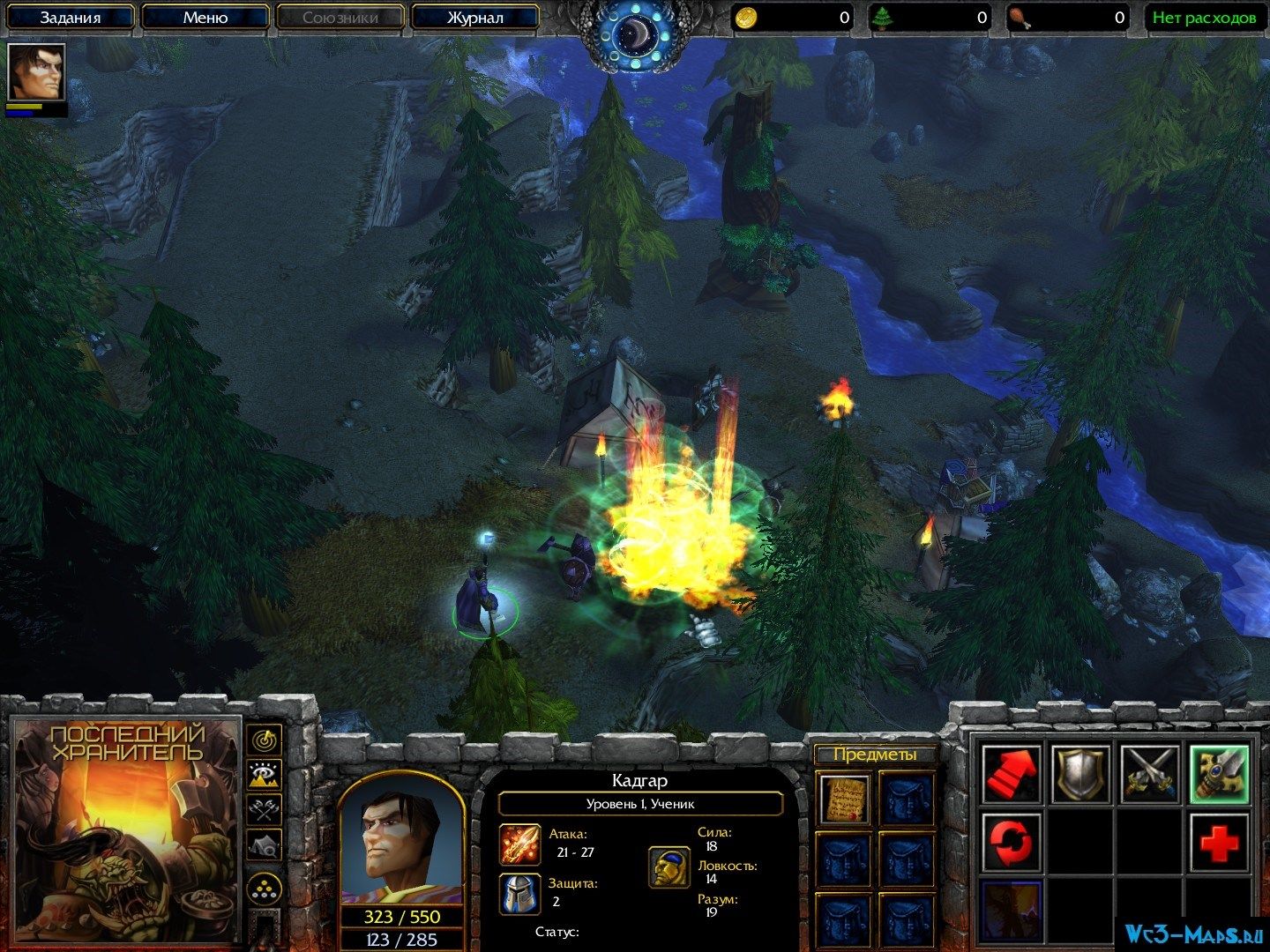Open the Задания quests menu
The width and height of the screenshot is (1270, 952).
(x=71, y=17)
